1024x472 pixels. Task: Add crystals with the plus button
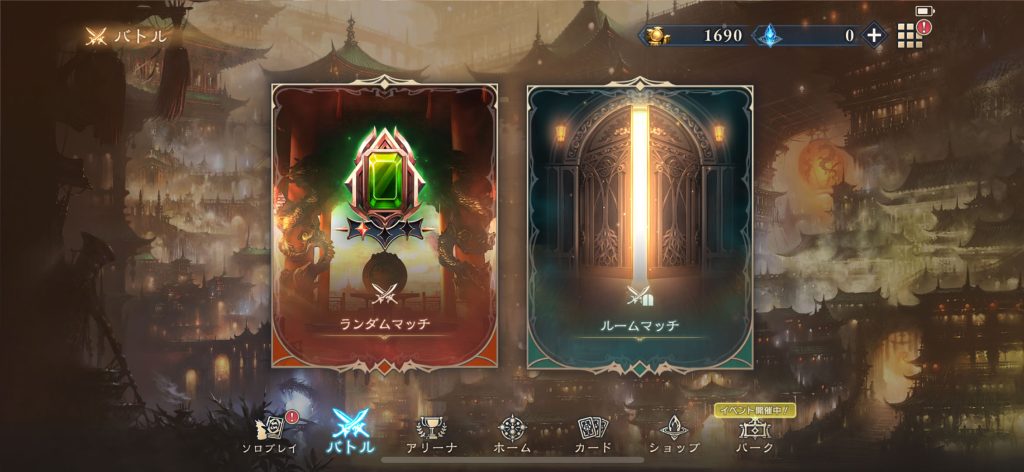tap(873, 35)
